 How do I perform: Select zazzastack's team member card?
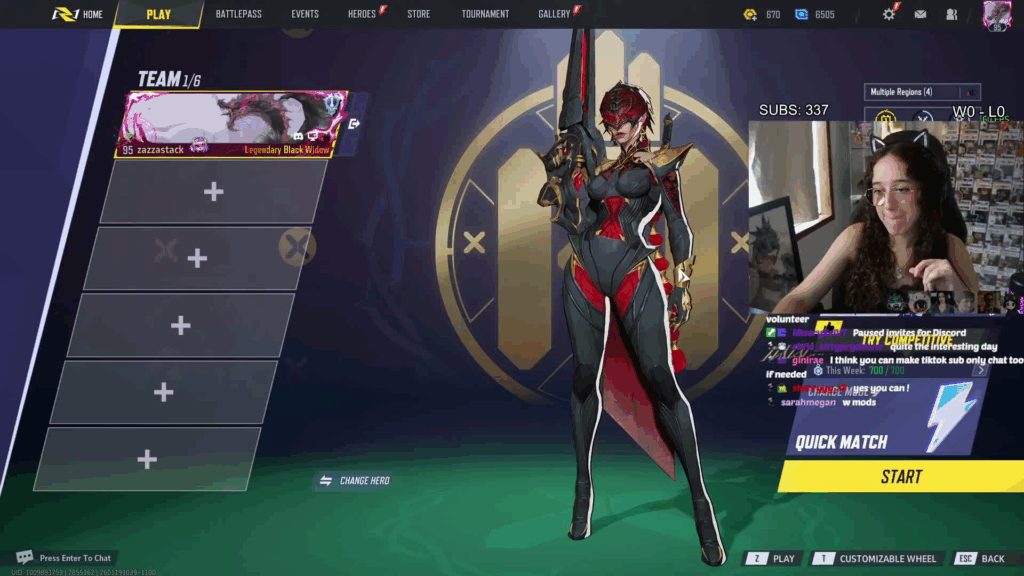pyautogui.click(x=234, y=124)
